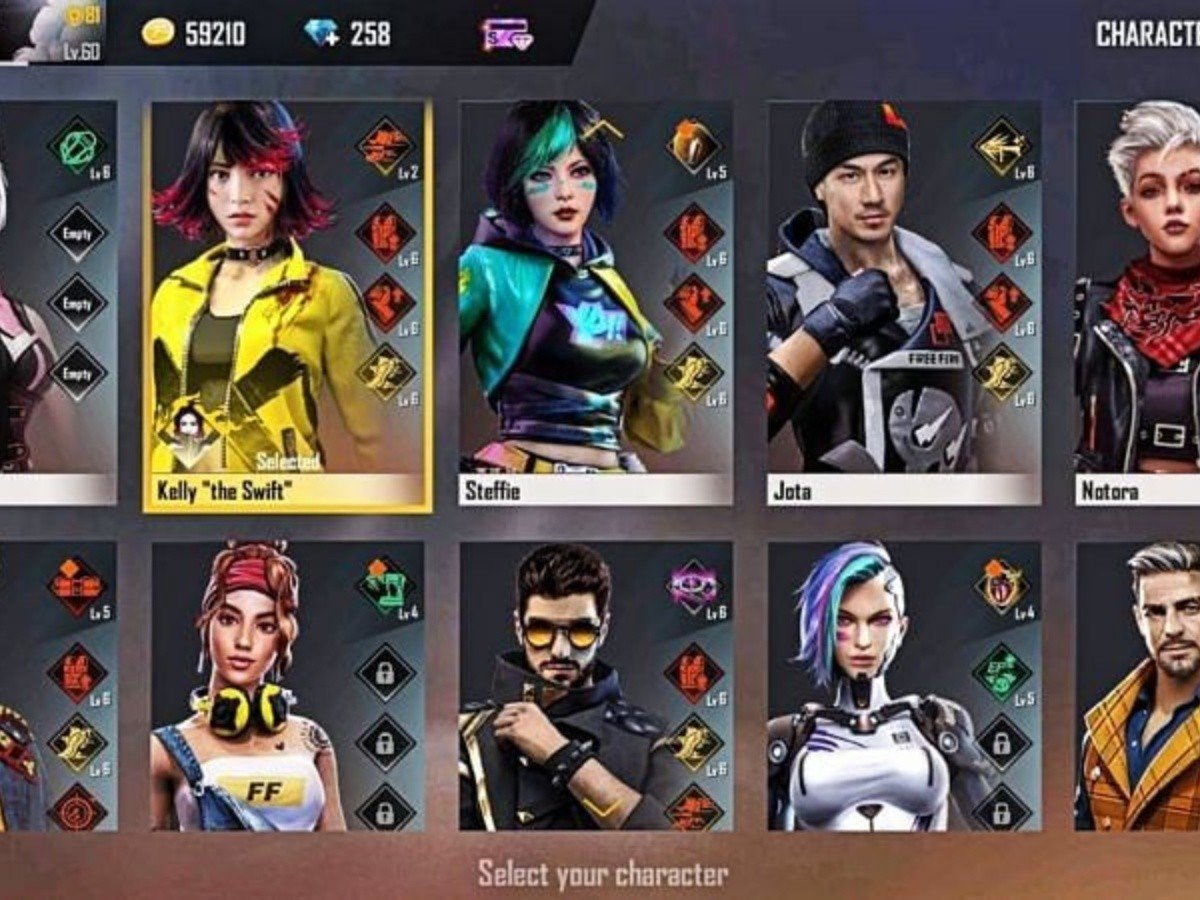This screenshot has height=900, width=1200.
Task: Open the green Lv6 skill on leftmost card
Action: pos(77,146)
